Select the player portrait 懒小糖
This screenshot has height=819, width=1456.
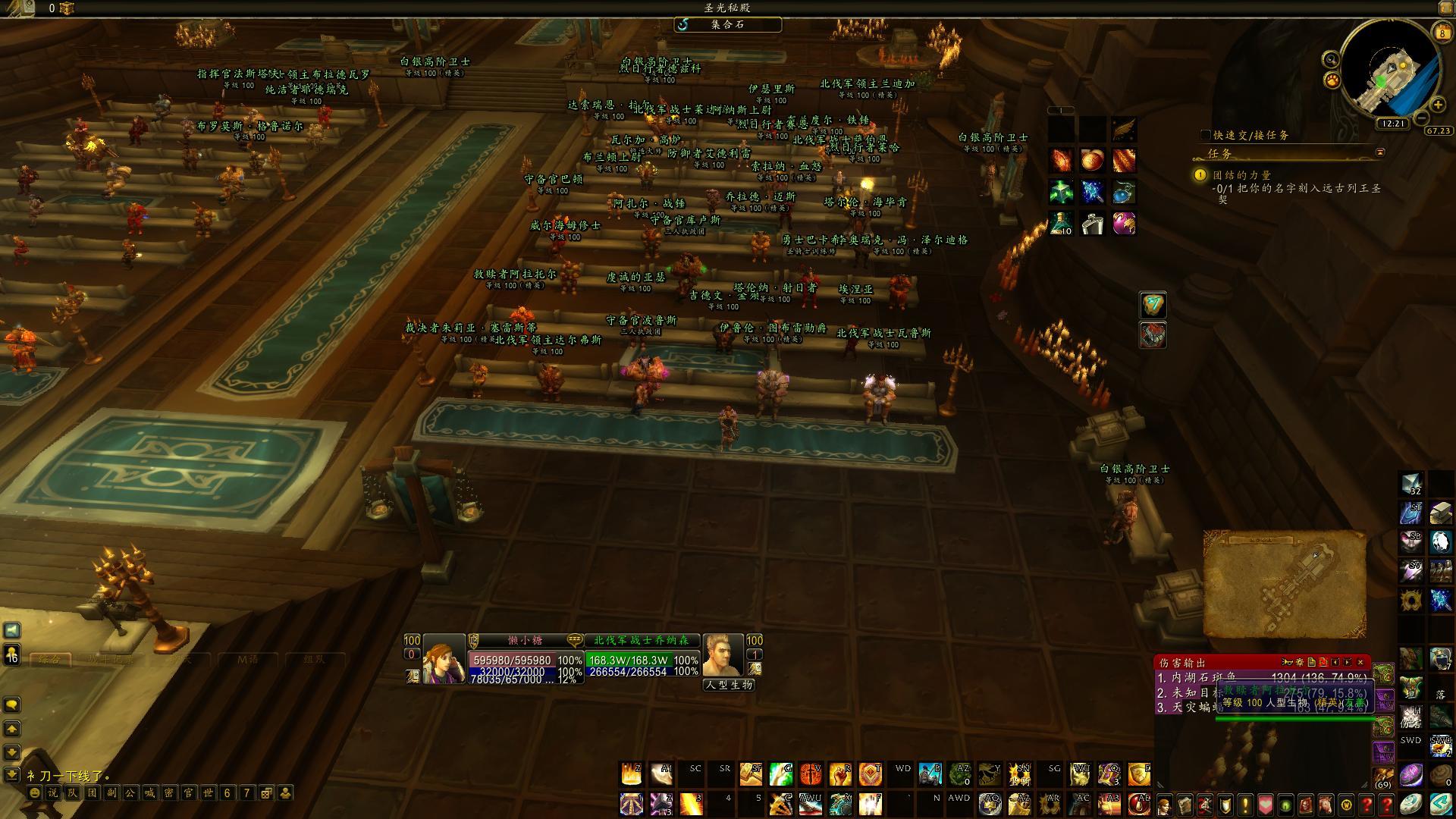point(444,659)
